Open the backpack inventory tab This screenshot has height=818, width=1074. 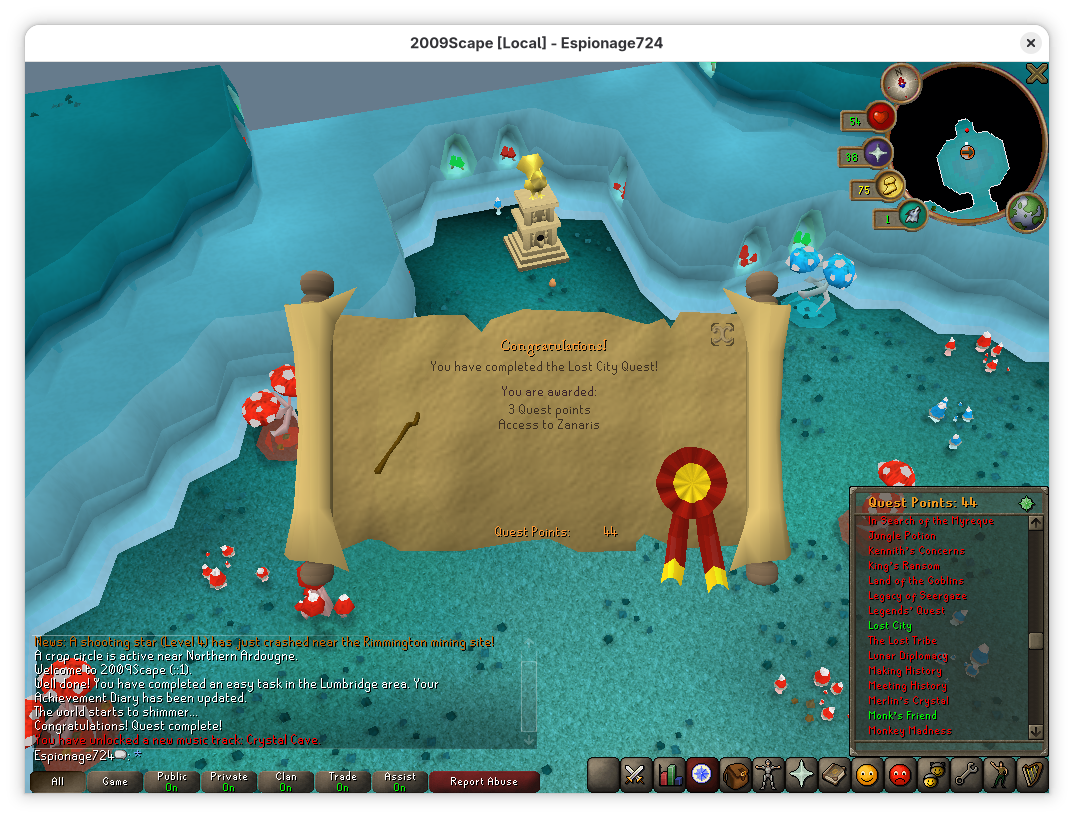point(735,775)
